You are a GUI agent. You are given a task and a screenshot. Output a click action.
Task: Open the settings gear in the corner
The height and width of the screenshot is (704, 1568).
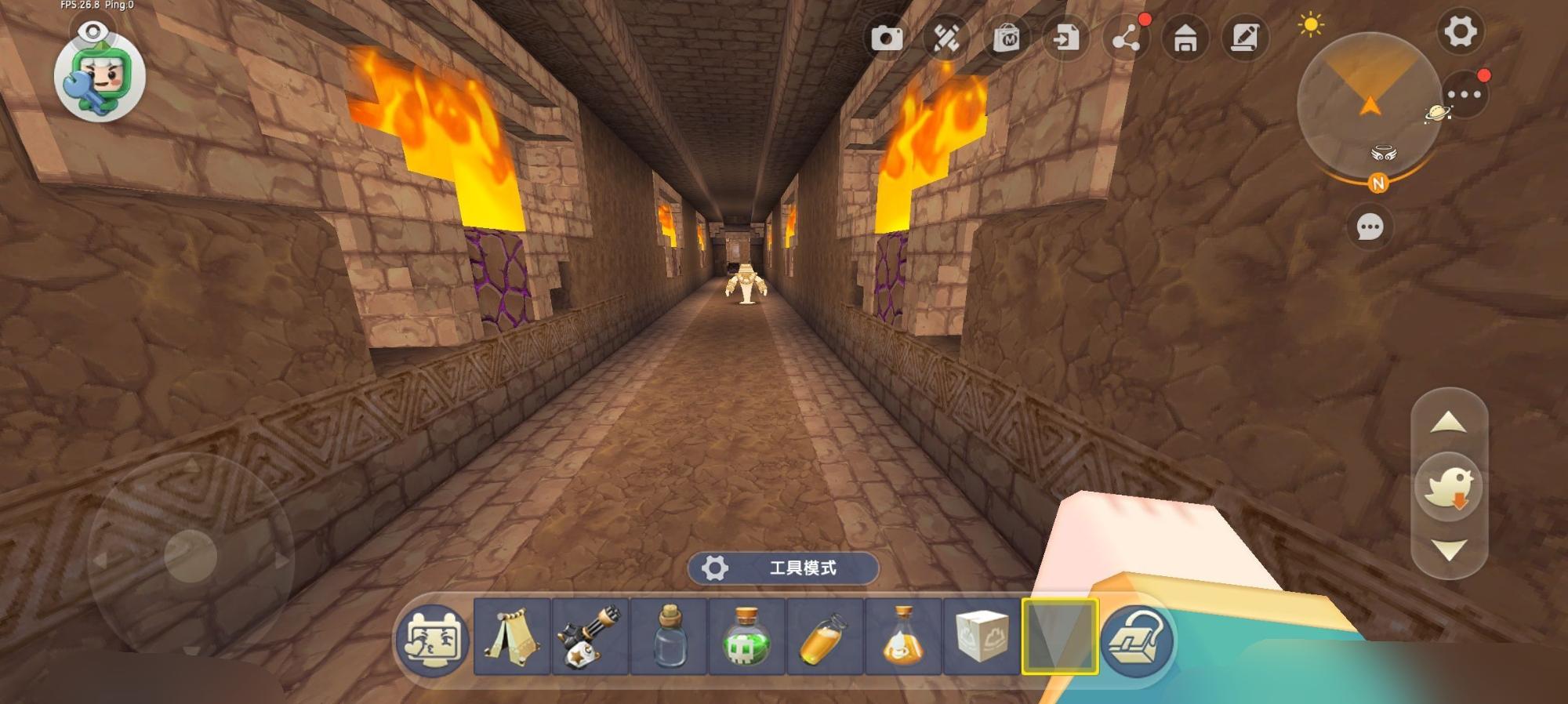tap(1460, 33)
